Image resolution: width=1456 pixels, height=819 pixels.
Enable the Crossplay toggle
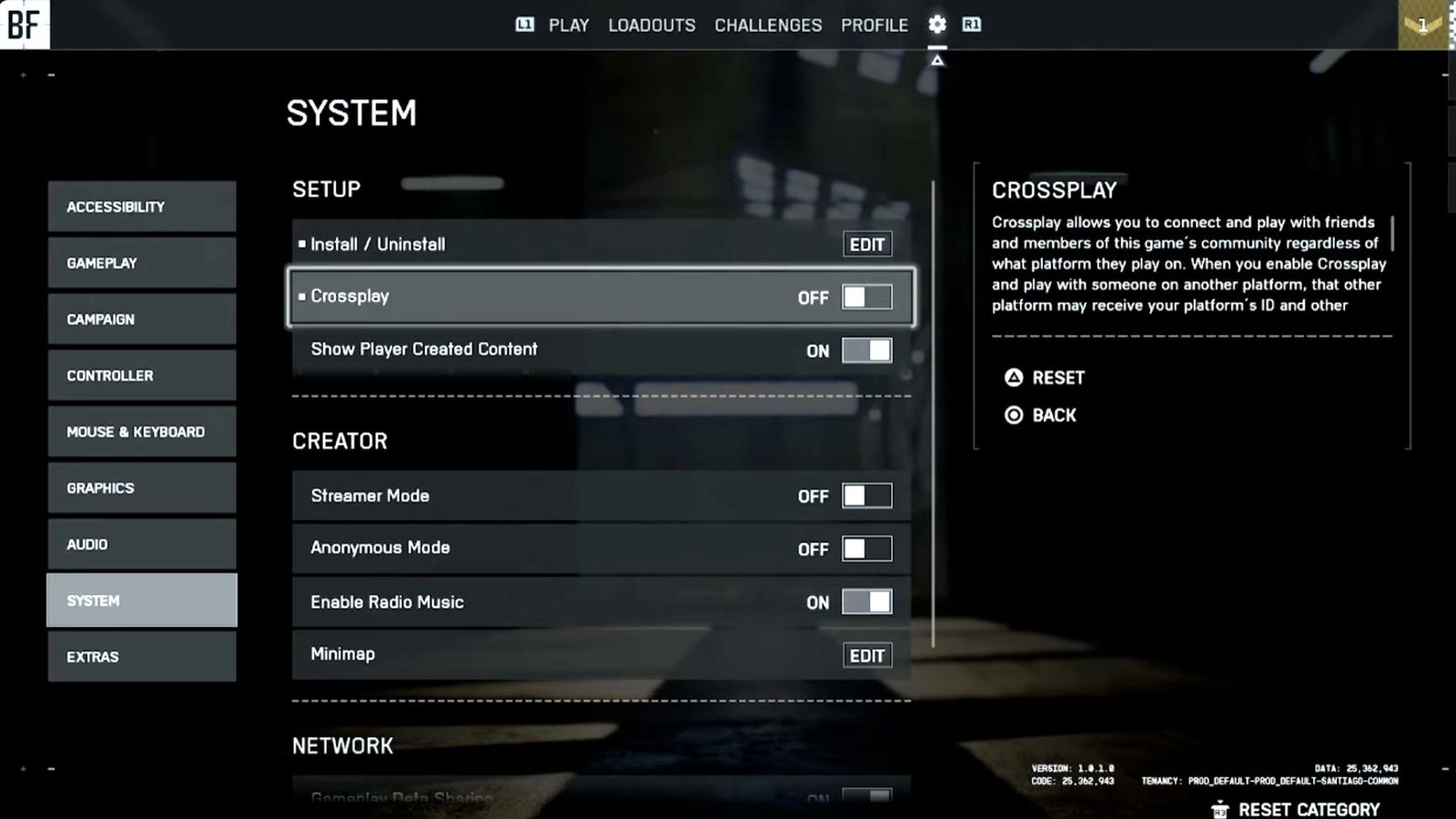(x=866, y=297)
